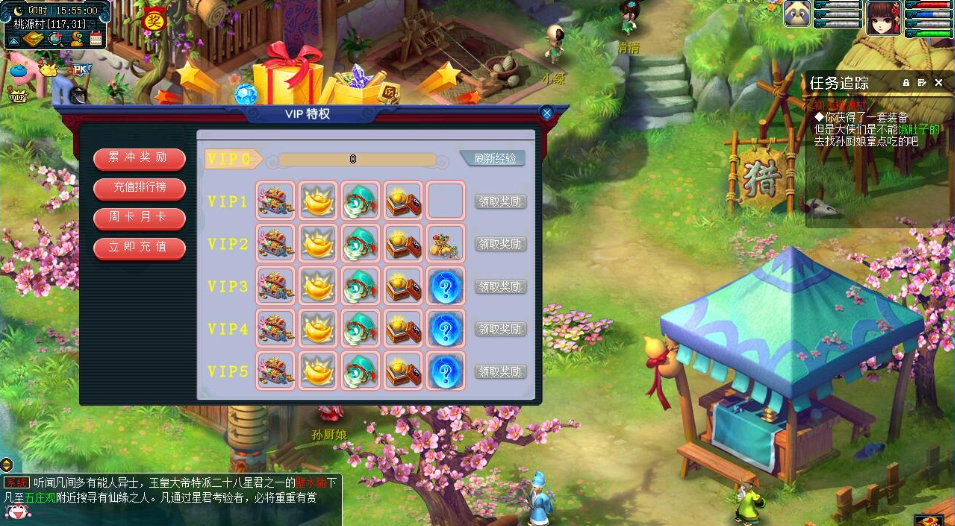Viewport: 955px width, 526px height.
Task: Select the 充值排行榜 ranking button
Action: click(139, 187)
